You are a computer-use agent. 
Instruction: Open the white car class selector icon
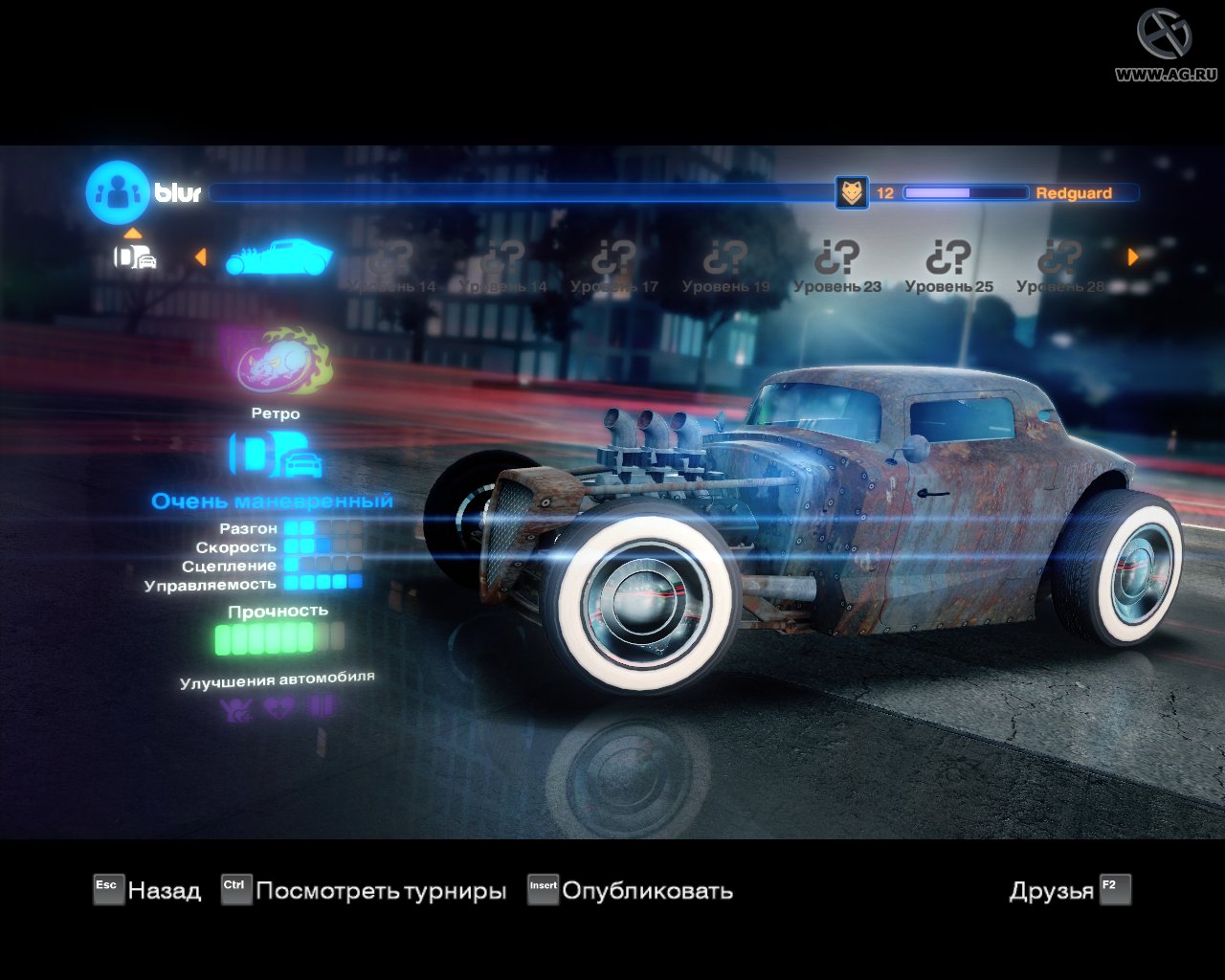(x=134, y=256)
